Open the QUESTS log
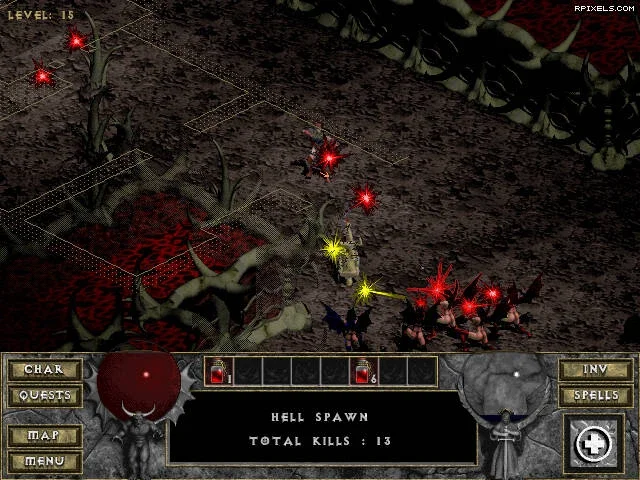Image resolution: width=640 pixels, height=480 pixels. pyautogui.click(x=43, y=395)
